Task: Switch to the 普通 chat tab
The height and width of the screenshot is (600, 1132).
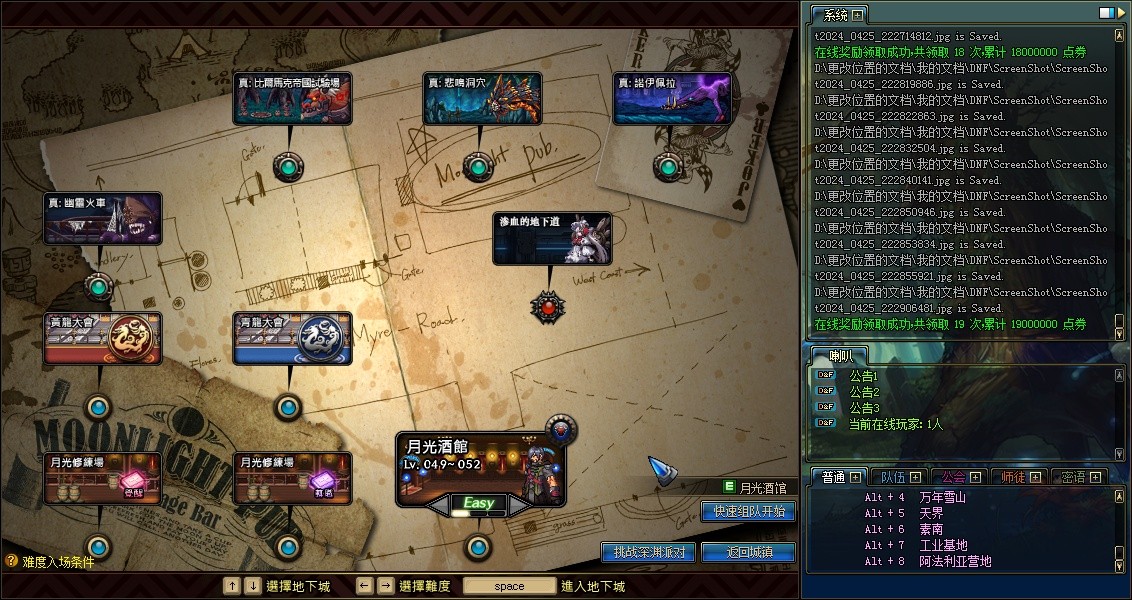Action: (828, 477)
